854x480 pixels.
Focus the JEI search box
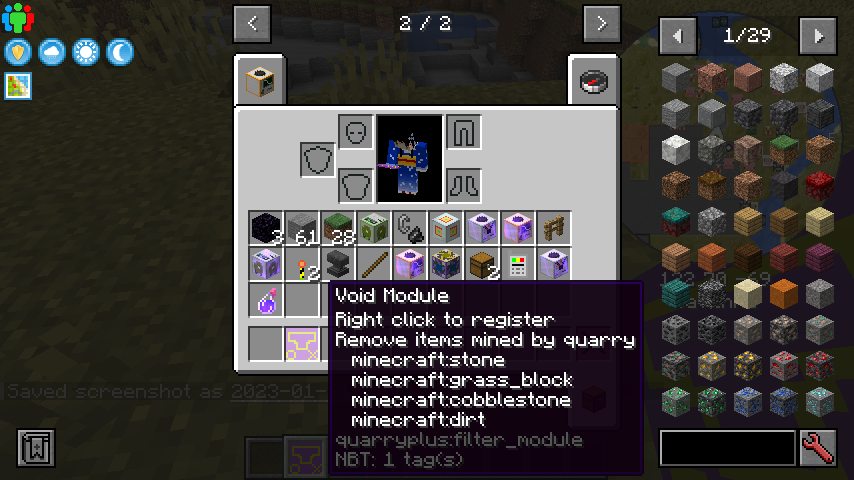click(727, 446)
